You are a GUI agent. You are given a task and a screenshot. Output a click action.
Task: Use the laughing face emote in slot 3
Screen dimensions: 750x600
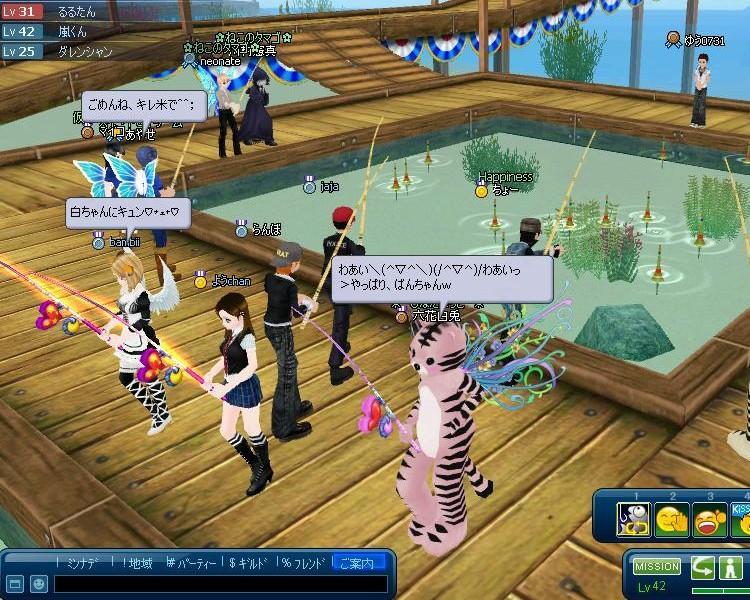click(710, 520)
